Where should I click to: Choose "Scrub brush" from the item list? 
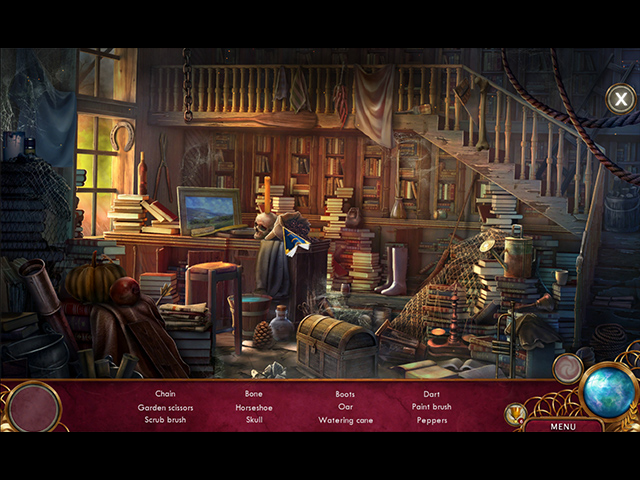coord(165,420)
